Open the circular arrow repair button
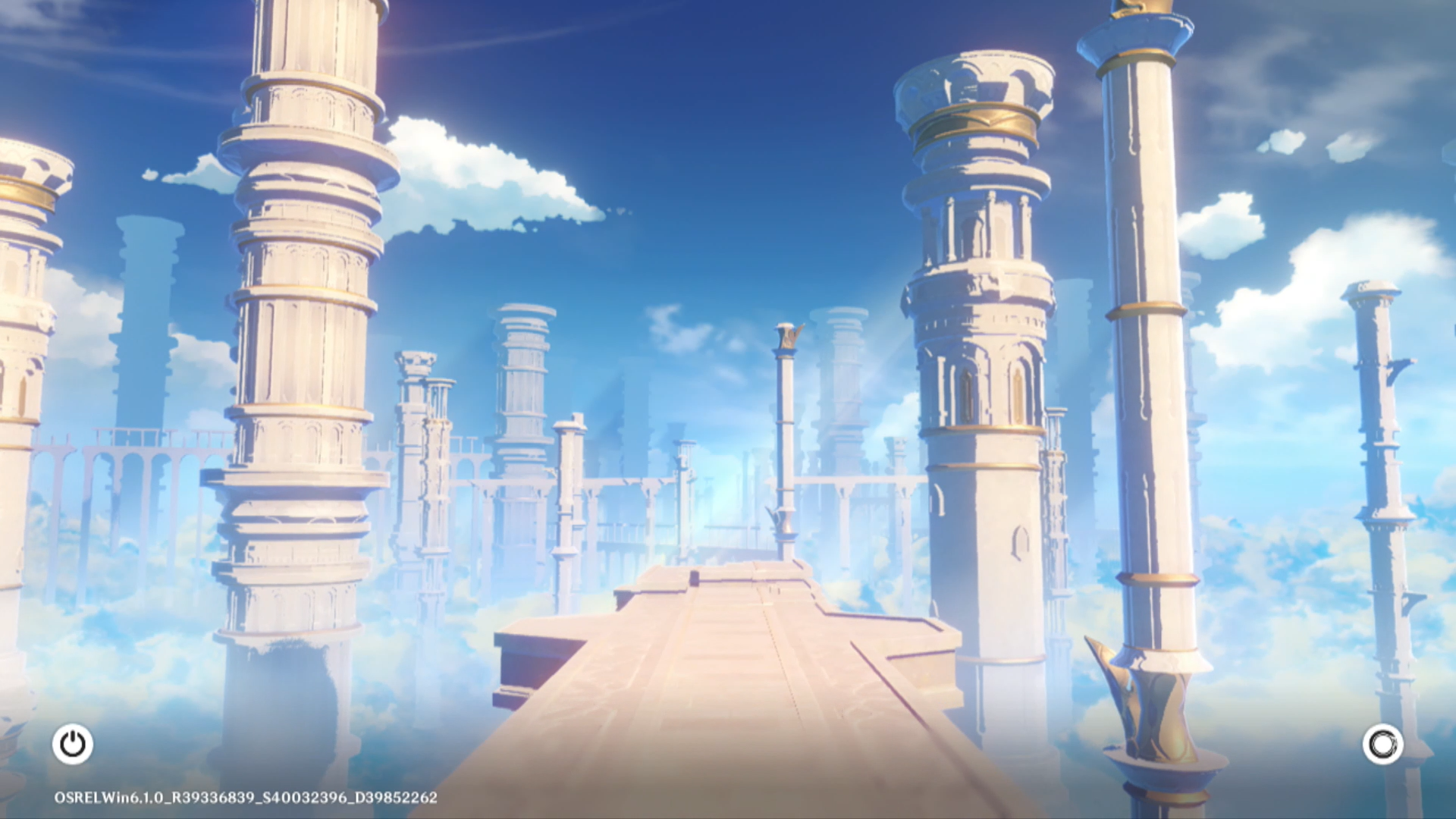Image resolution: width=1456 pixels, height=819 pixels. [1382, 744]
